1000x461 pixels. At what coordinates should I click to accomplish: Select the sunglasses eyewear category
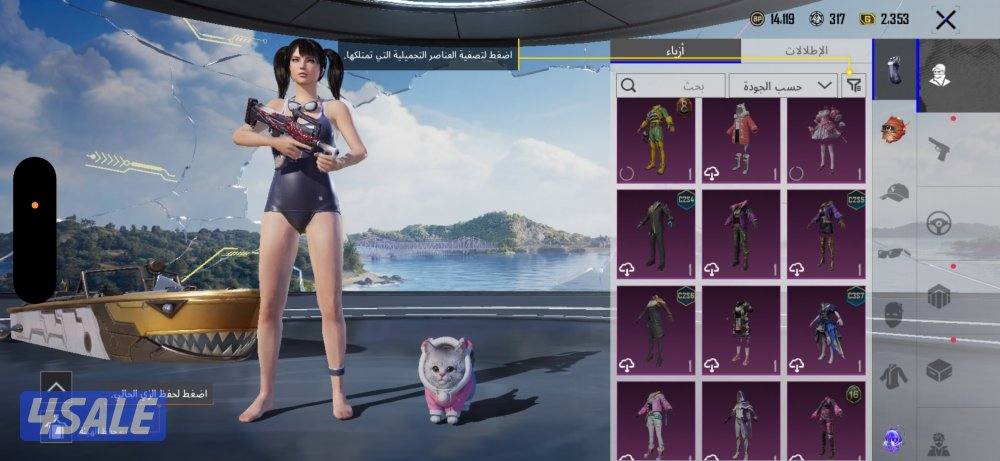(x=894, y=253)
